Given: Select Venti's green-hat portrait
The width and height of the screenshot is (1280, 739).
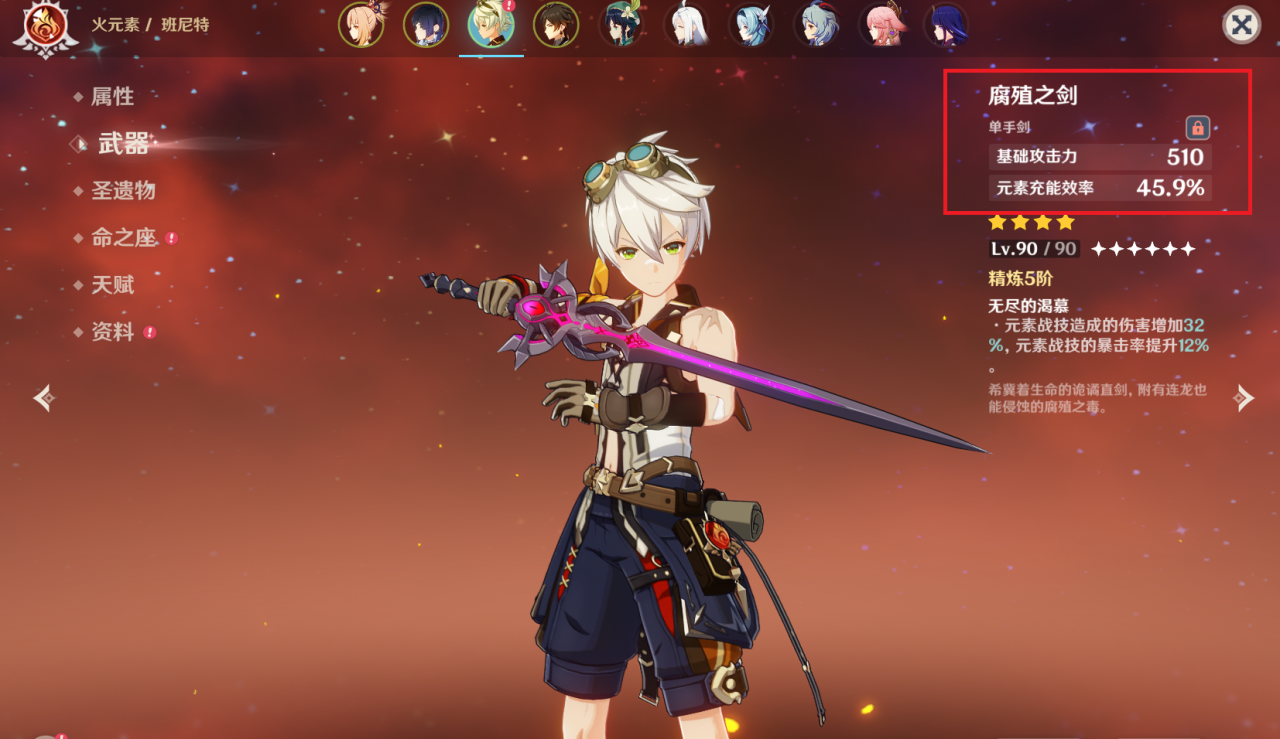Looking at the screenshot, I should pyautogui.click(x=621, y=25).
